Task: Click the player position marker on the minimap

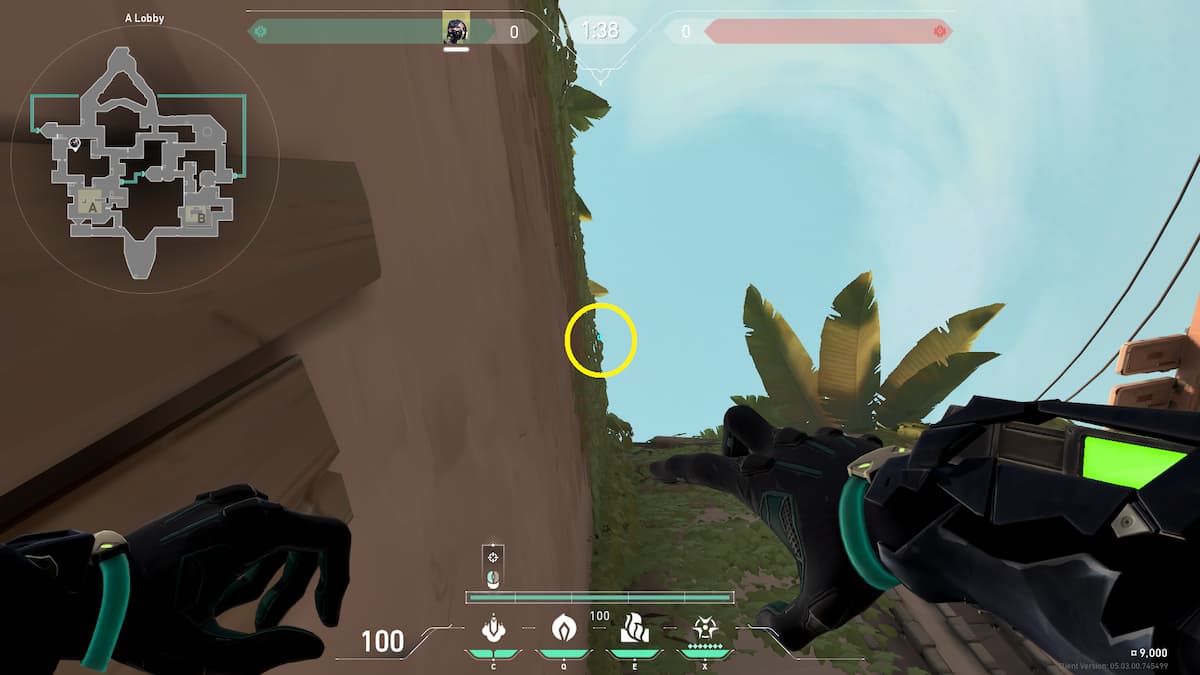Action: [x=75, y=144]
